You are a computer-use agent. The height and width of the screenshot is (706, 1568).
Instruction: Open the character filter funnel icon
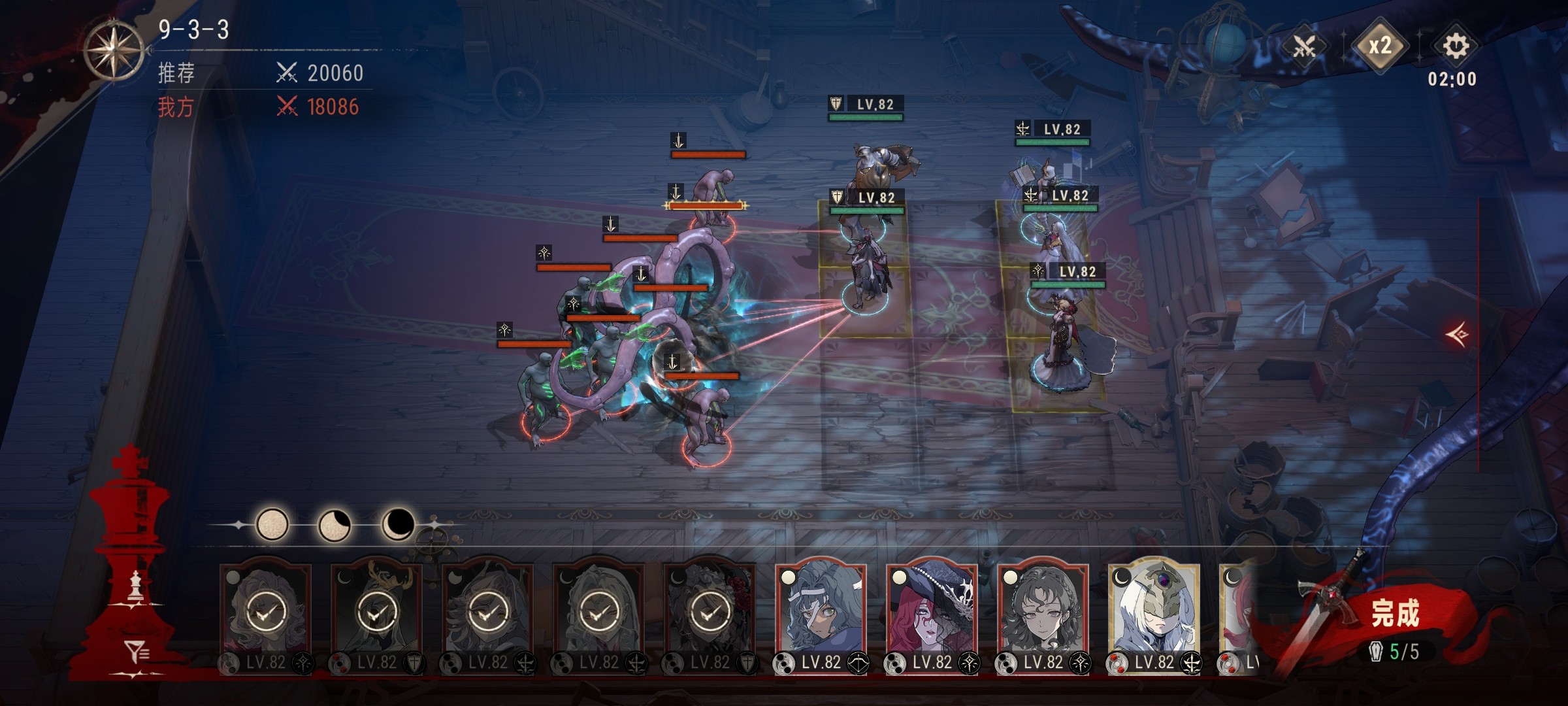pos(137,652)
